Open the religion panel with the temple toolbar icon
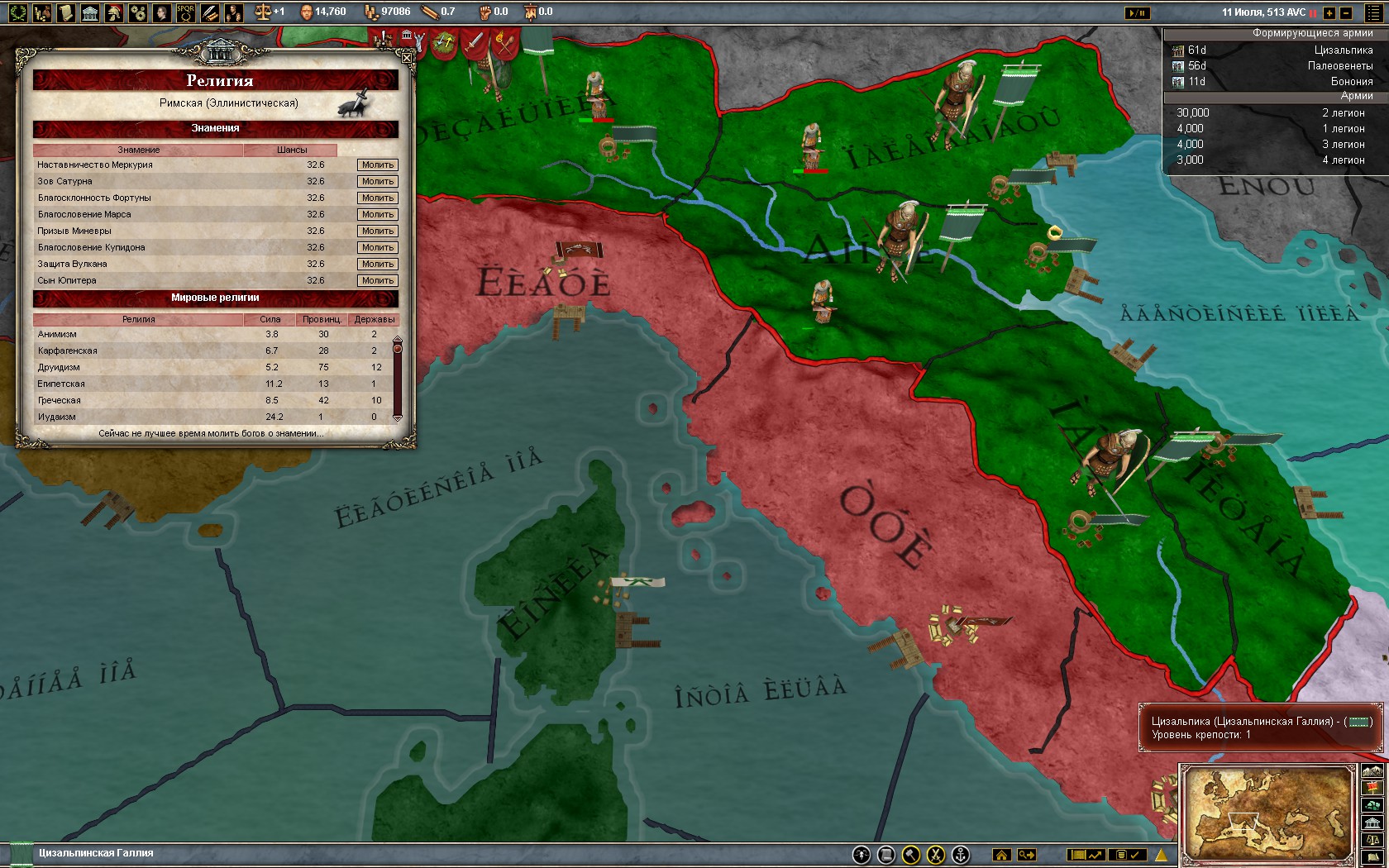The image size is (1389, 868). click(x=89, y=12)
